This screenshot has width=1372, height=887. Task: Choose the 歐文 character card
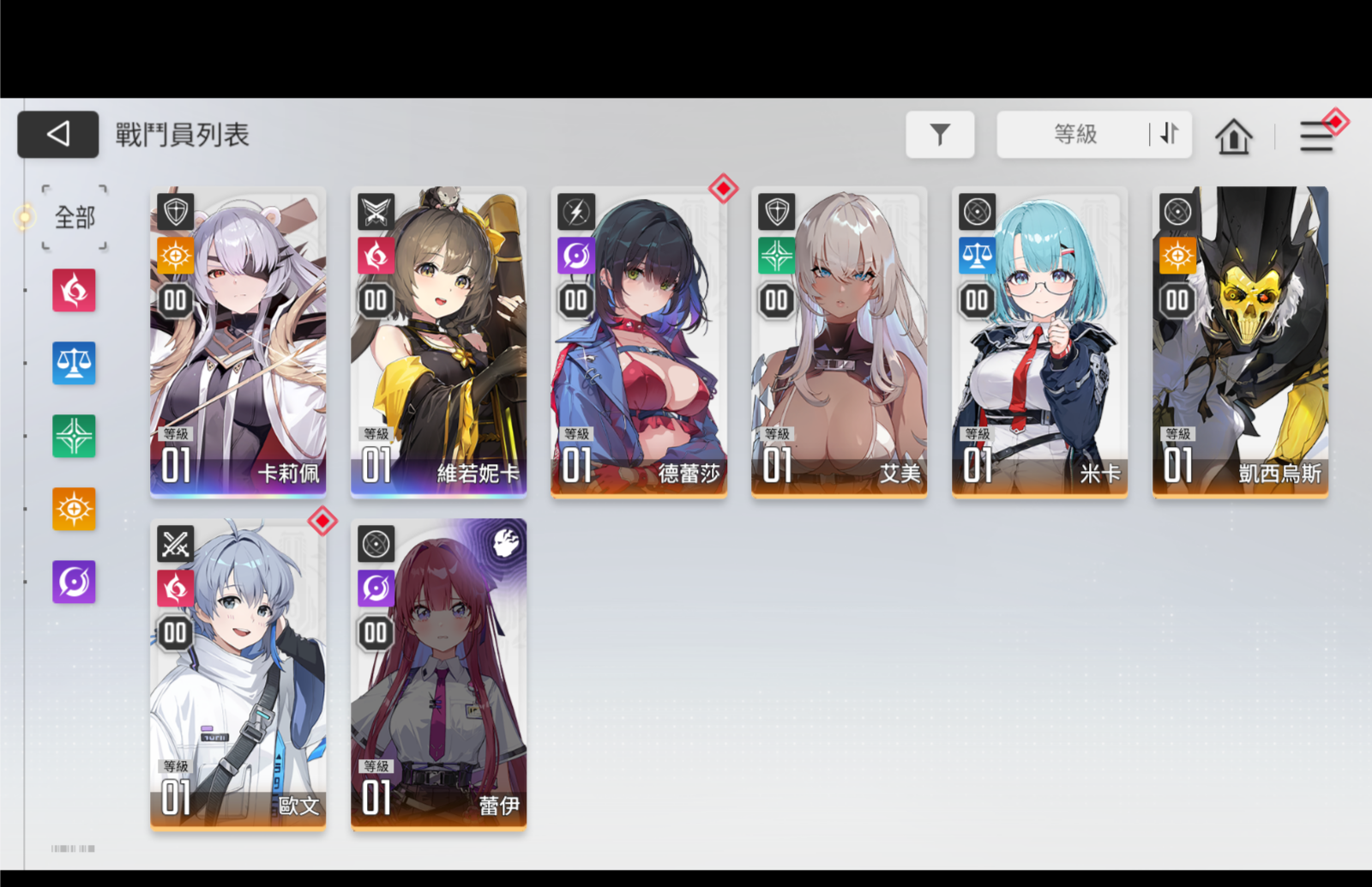(x=238, y=673)
